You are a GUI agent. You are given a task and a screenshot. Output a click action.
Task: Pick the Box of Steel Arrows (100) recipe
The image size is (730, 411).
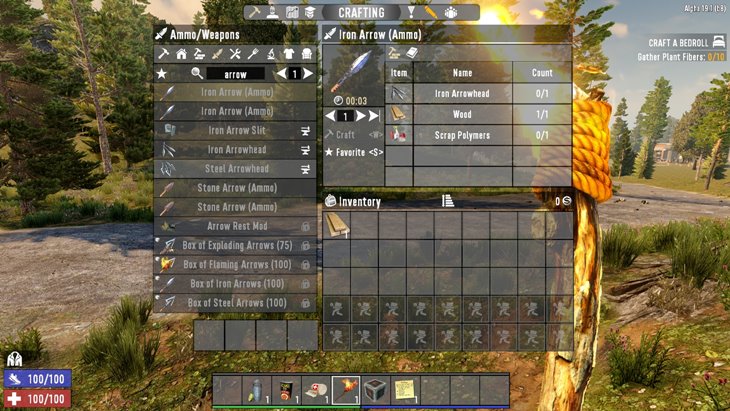(236, 302)
